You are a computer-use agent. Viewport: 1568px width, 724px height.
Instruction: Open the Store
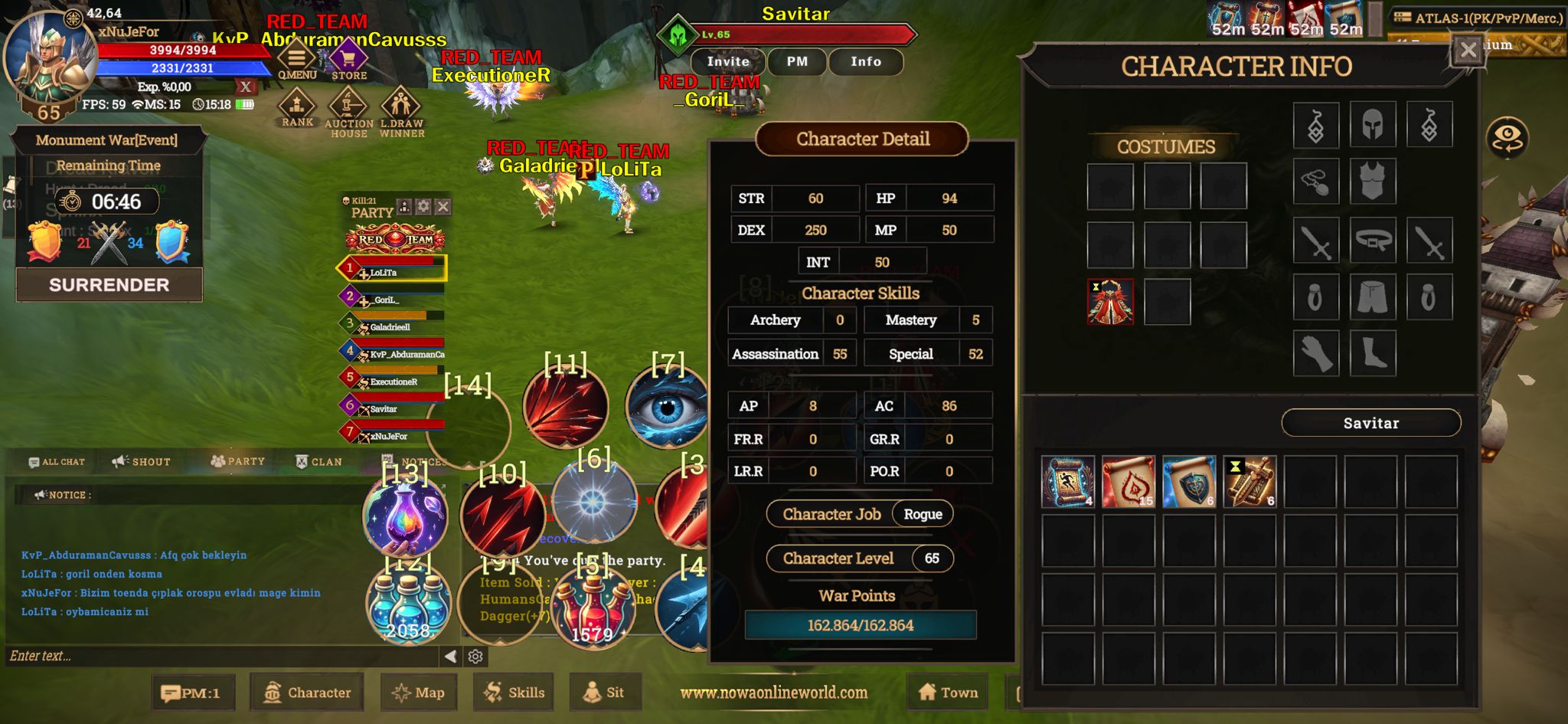tap(349, 60)
